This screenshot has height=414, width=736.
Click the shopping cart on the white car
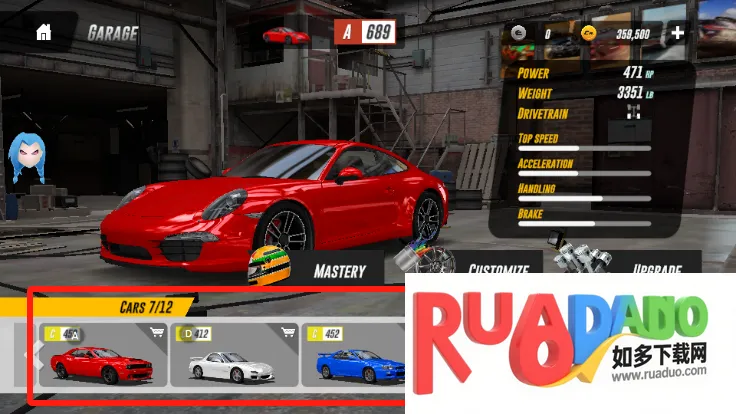tap(288, 333)
